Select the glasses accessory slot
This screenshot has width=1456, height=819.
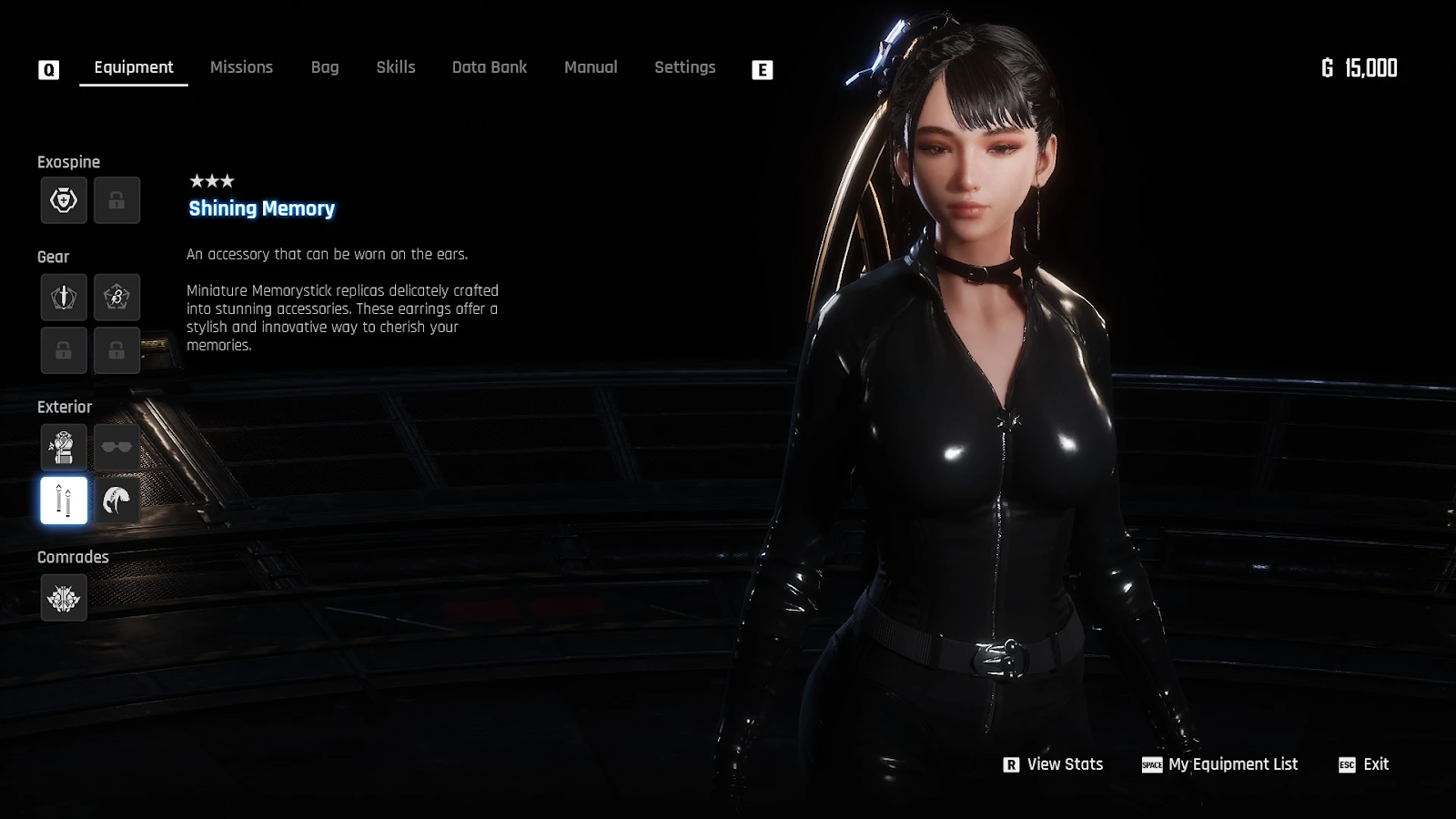116,448
